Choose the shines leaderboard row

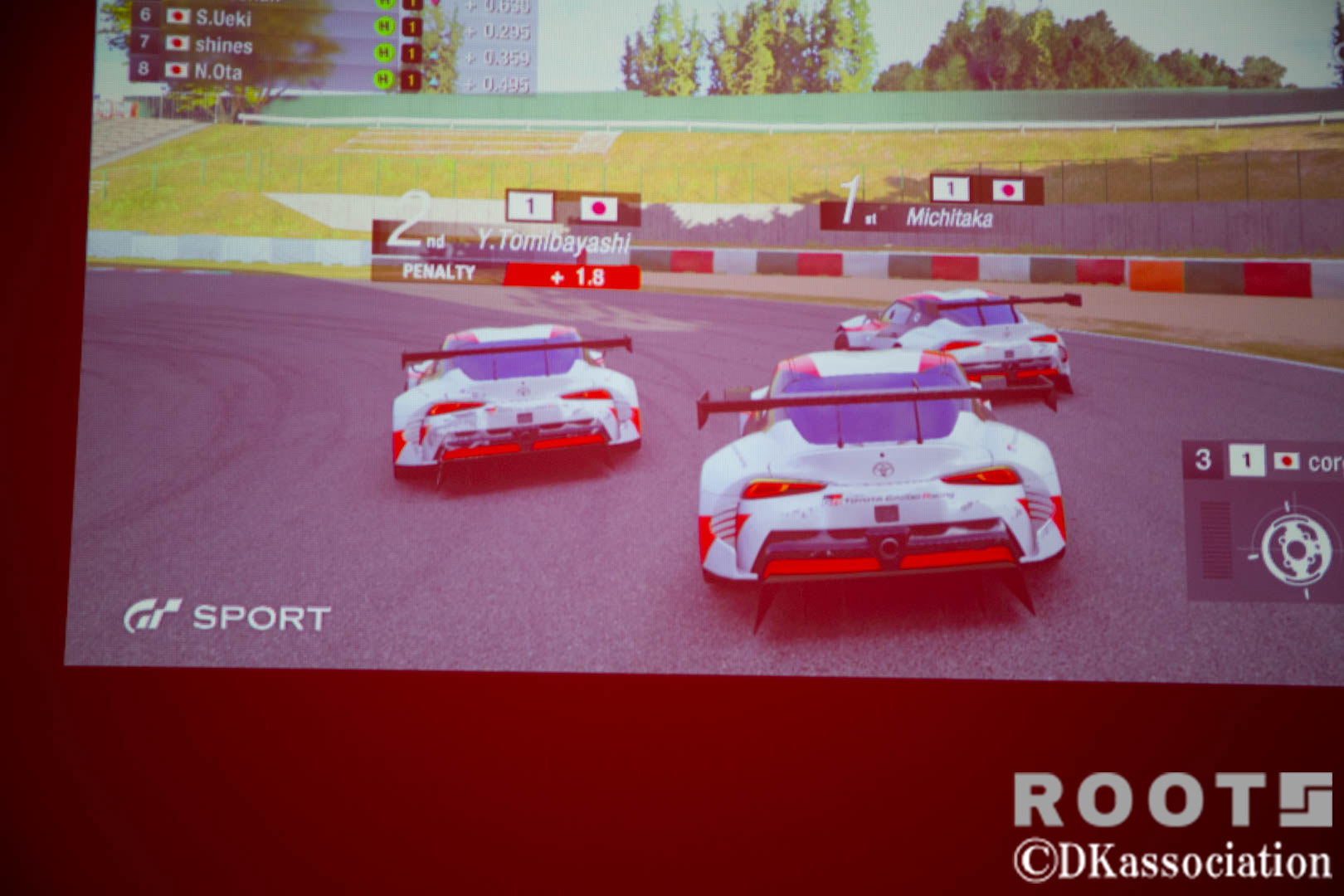(x=222, y=45)
